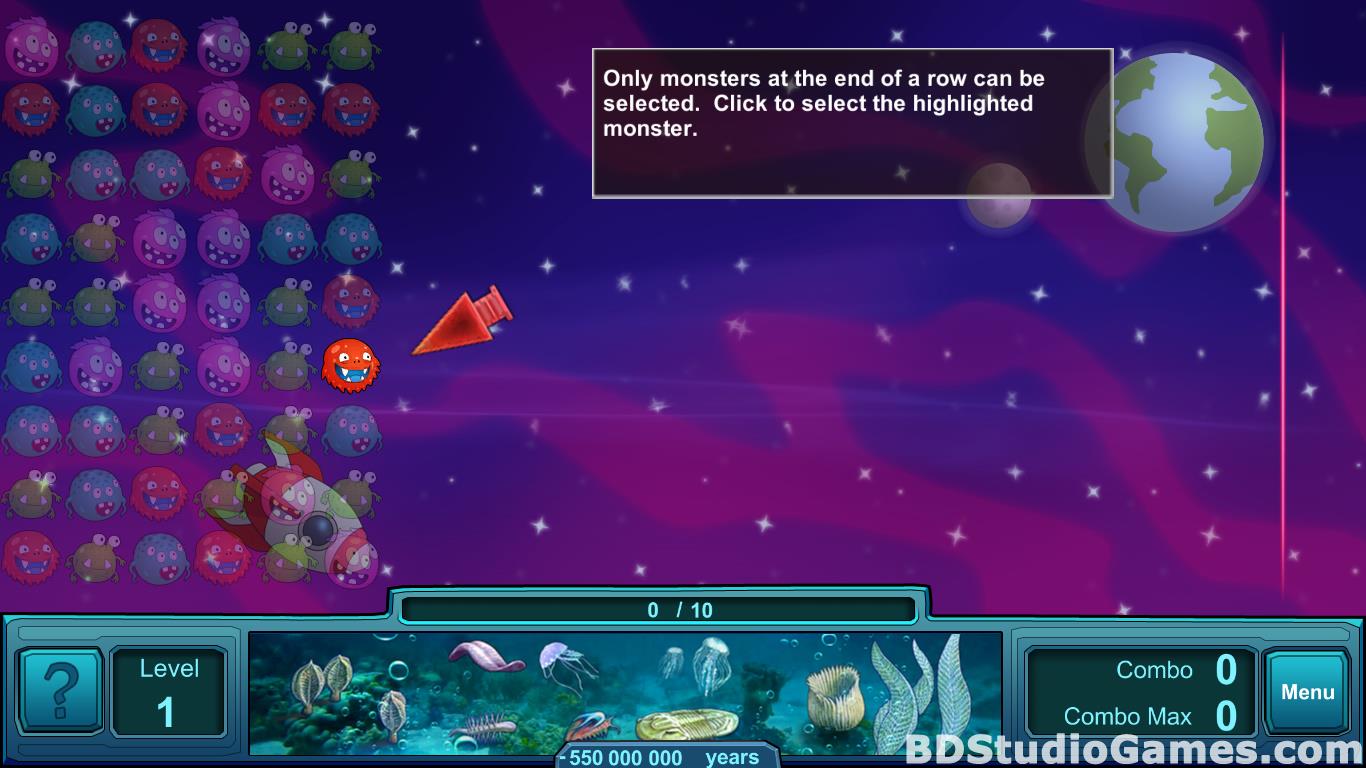
Task: Click the question mark help button
Action: tap(60, 690)
